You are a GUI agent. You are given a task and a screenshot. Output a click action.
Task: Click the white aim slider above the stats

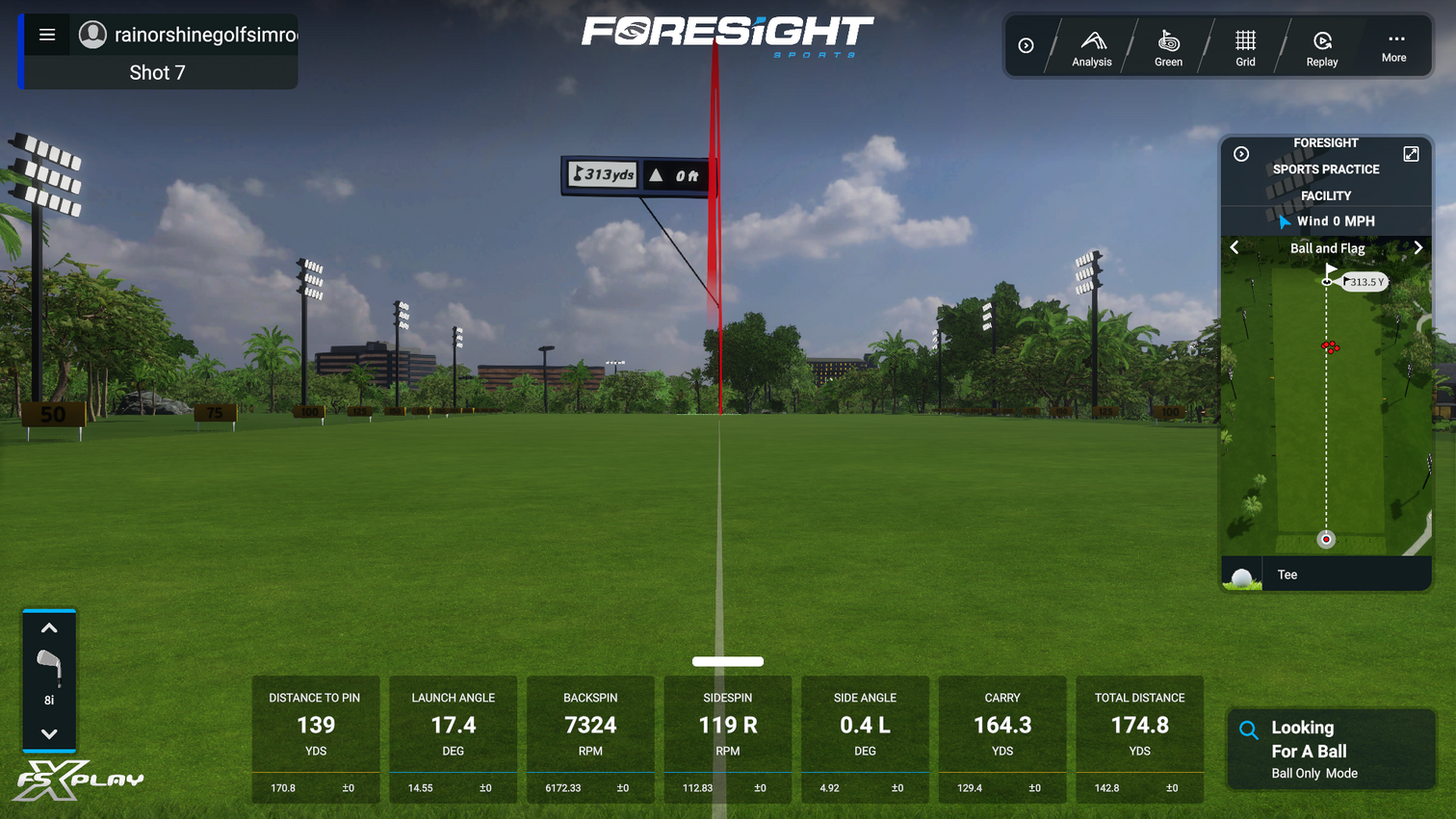(x=727, y=661)
